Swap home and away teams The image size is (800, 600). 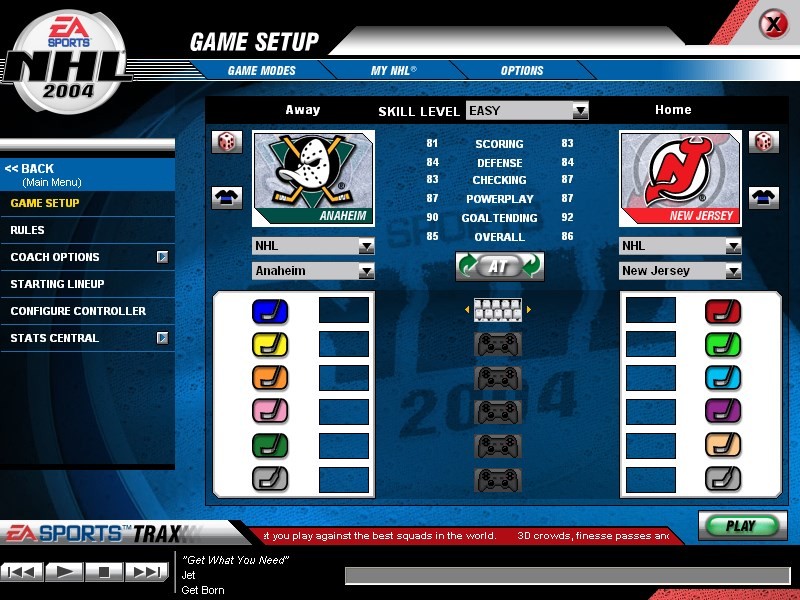tap(499, 266)
